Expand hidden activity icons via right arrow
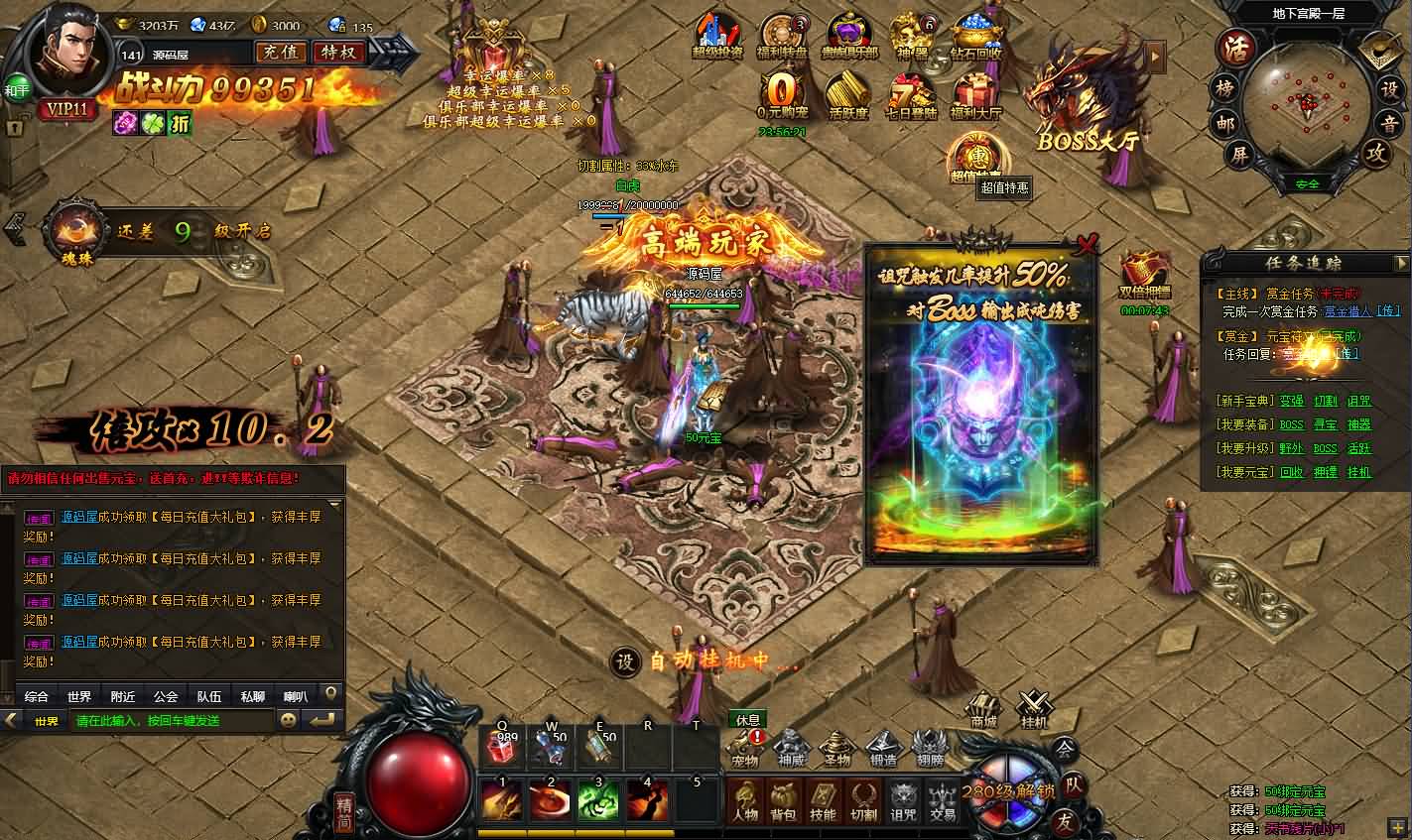This screenshot has height=840, width=1412. [x=1154, y=58]
